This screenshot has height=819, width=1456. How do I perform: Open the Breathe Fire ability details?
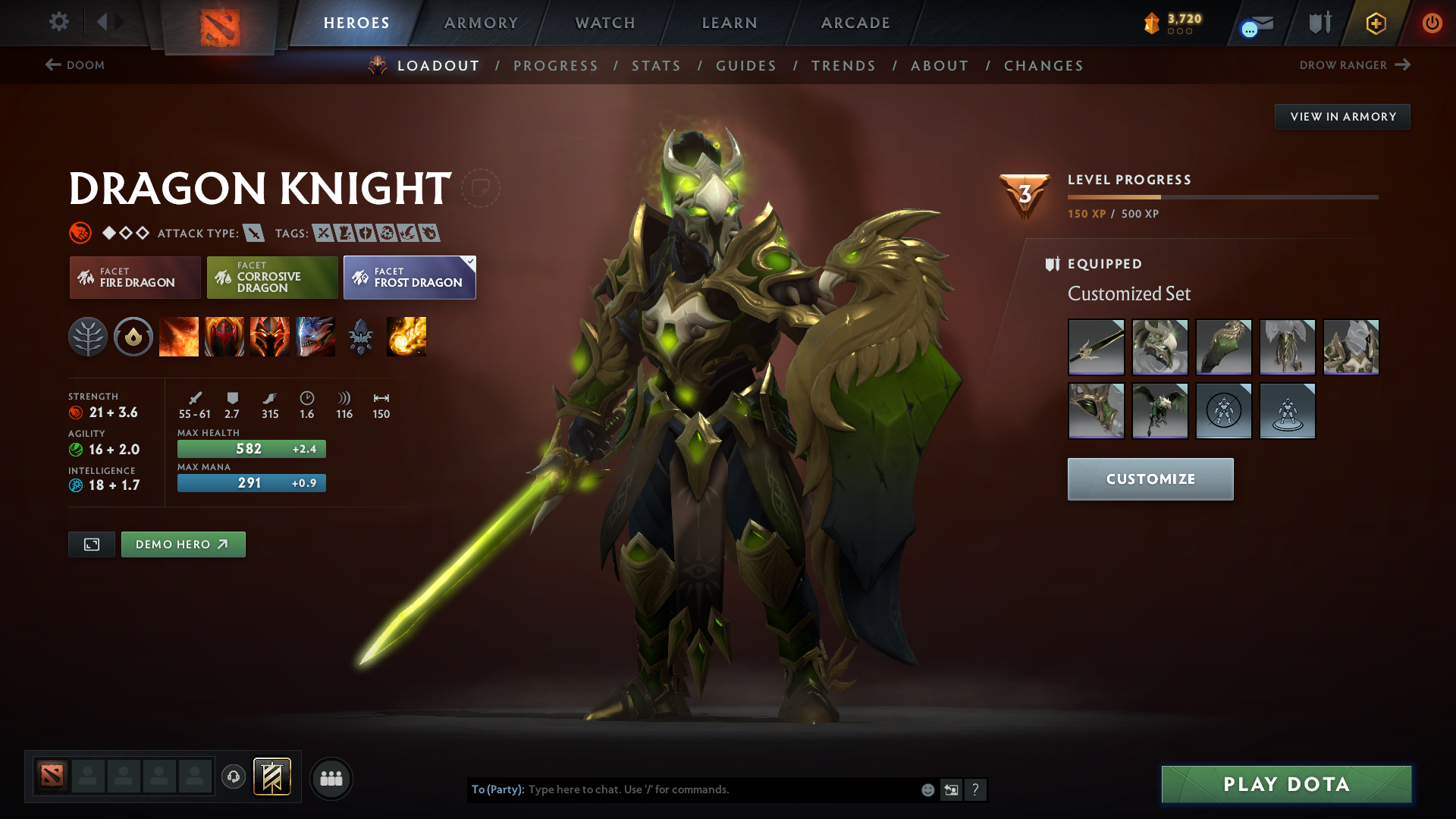179,337
